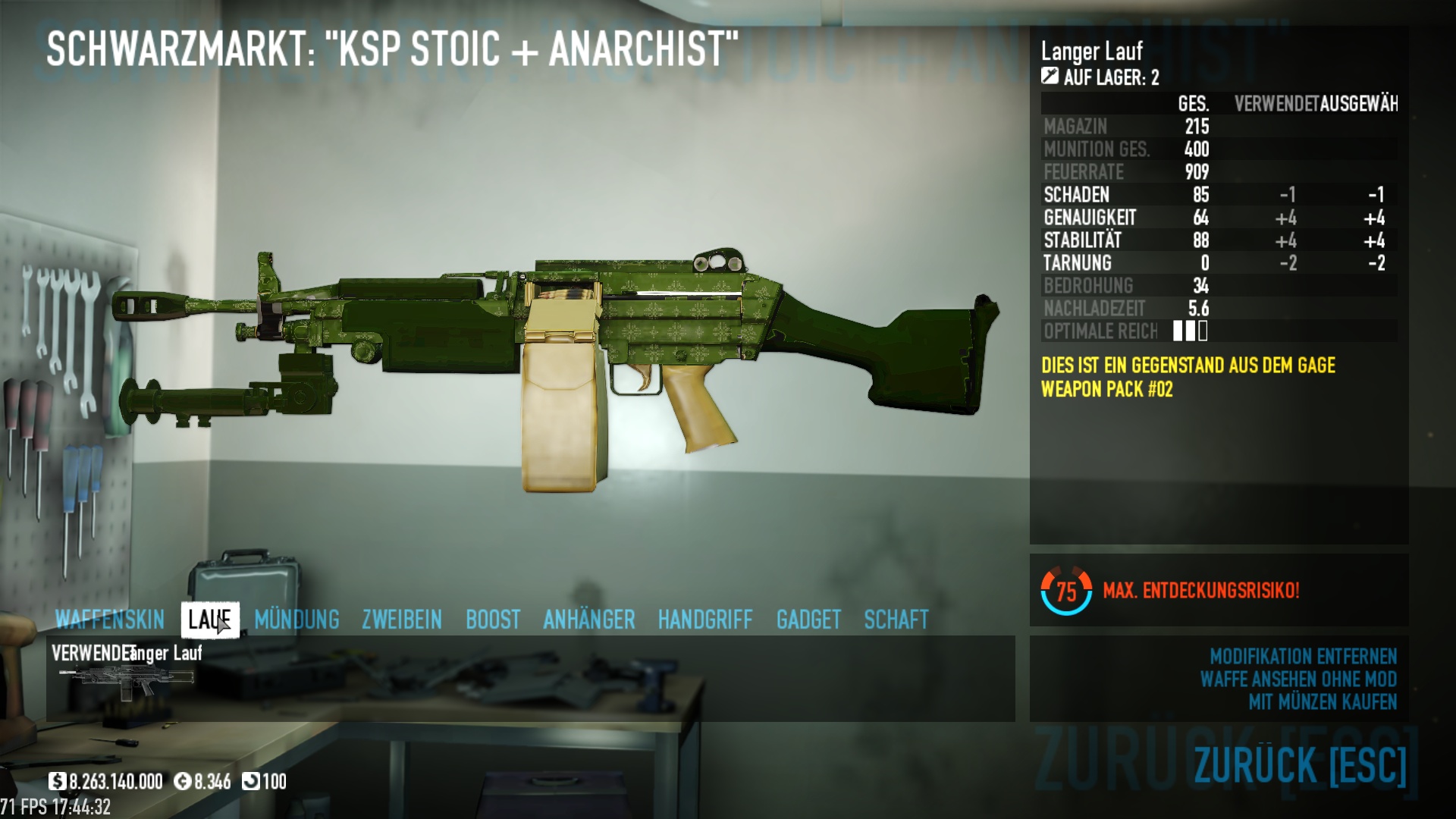Switch to the Handgriff tab
Screen dimensions: 1456x819
[705, 620]
